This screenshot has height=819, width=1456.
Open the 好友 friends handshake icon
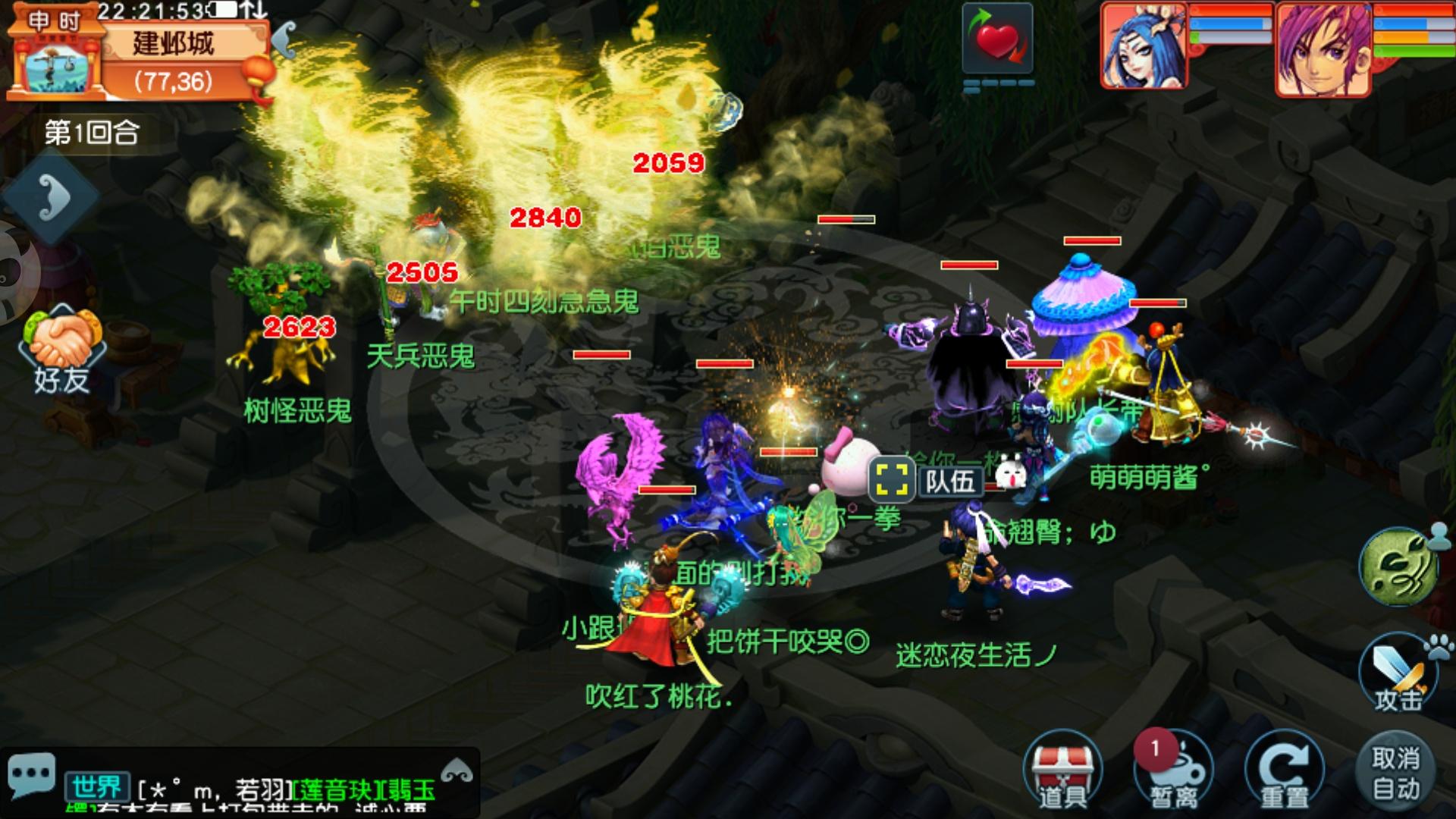62,350
